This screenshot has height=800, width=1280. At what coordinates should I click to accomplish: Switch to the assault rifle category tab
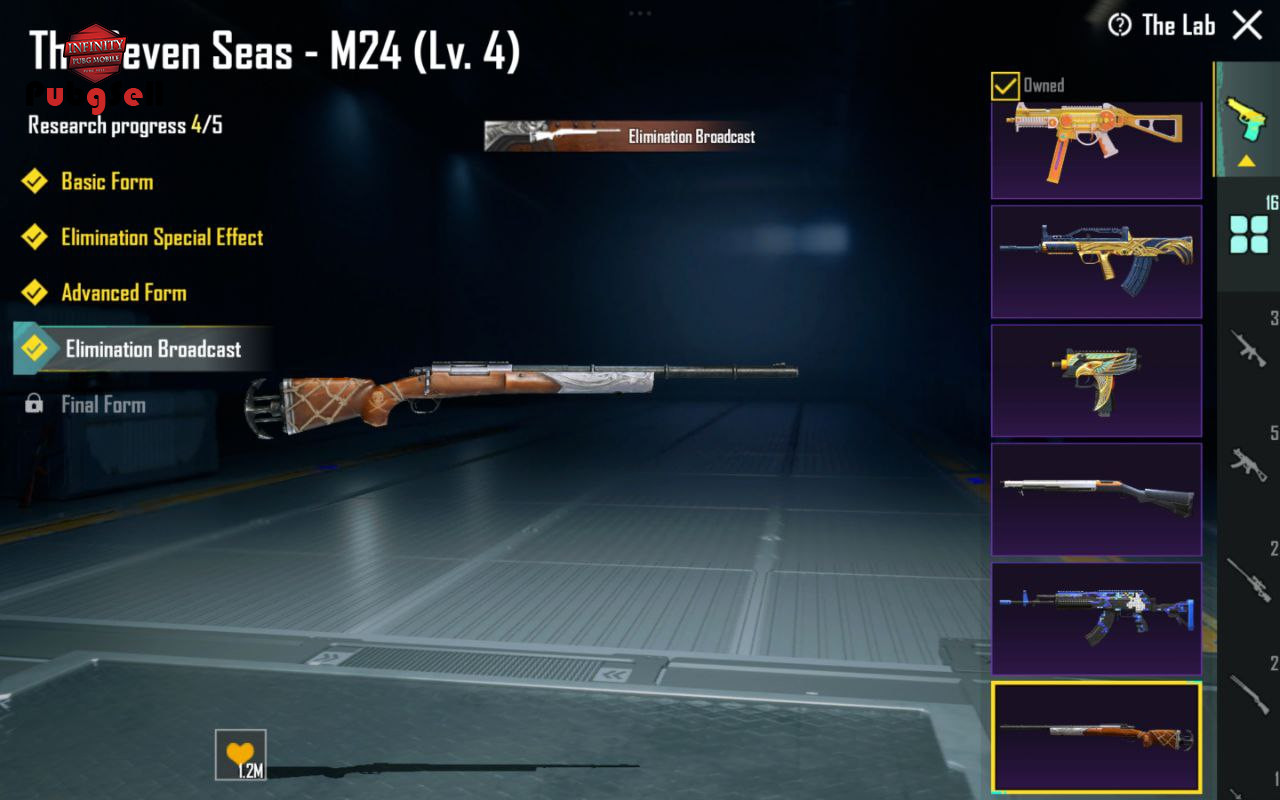(1249, 348)
